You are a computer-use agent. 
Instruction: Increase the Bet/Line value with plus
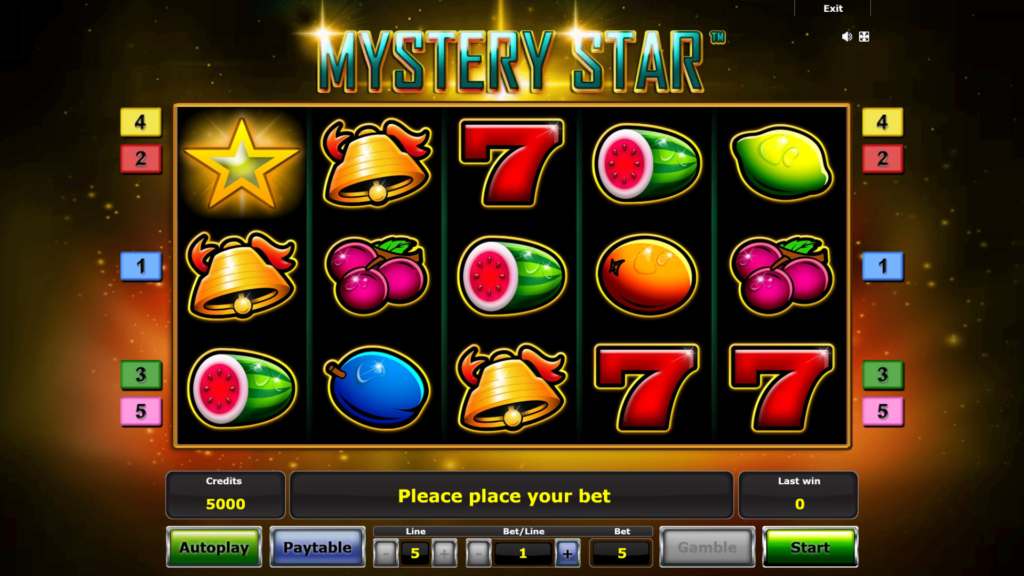click(x=567, y=552)
